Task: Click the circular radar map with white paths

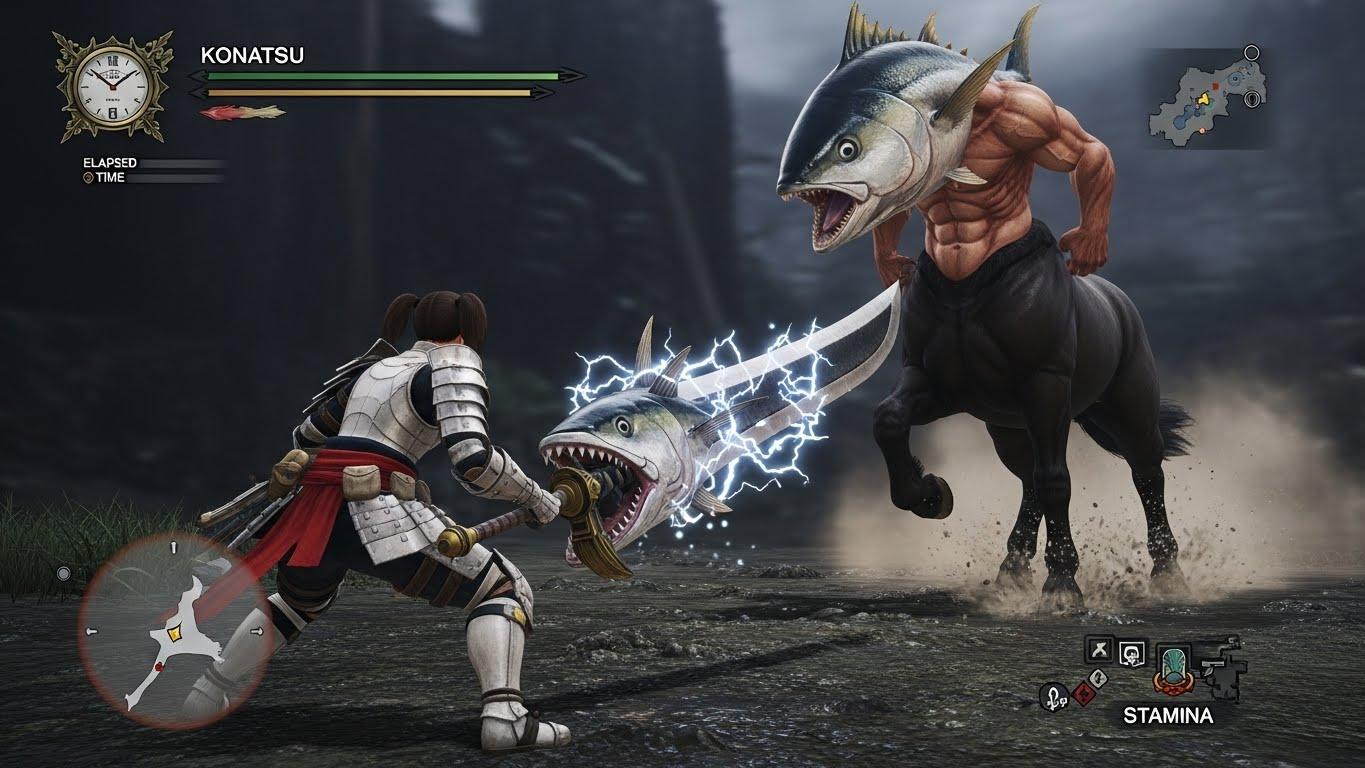Action: [174, 631]
